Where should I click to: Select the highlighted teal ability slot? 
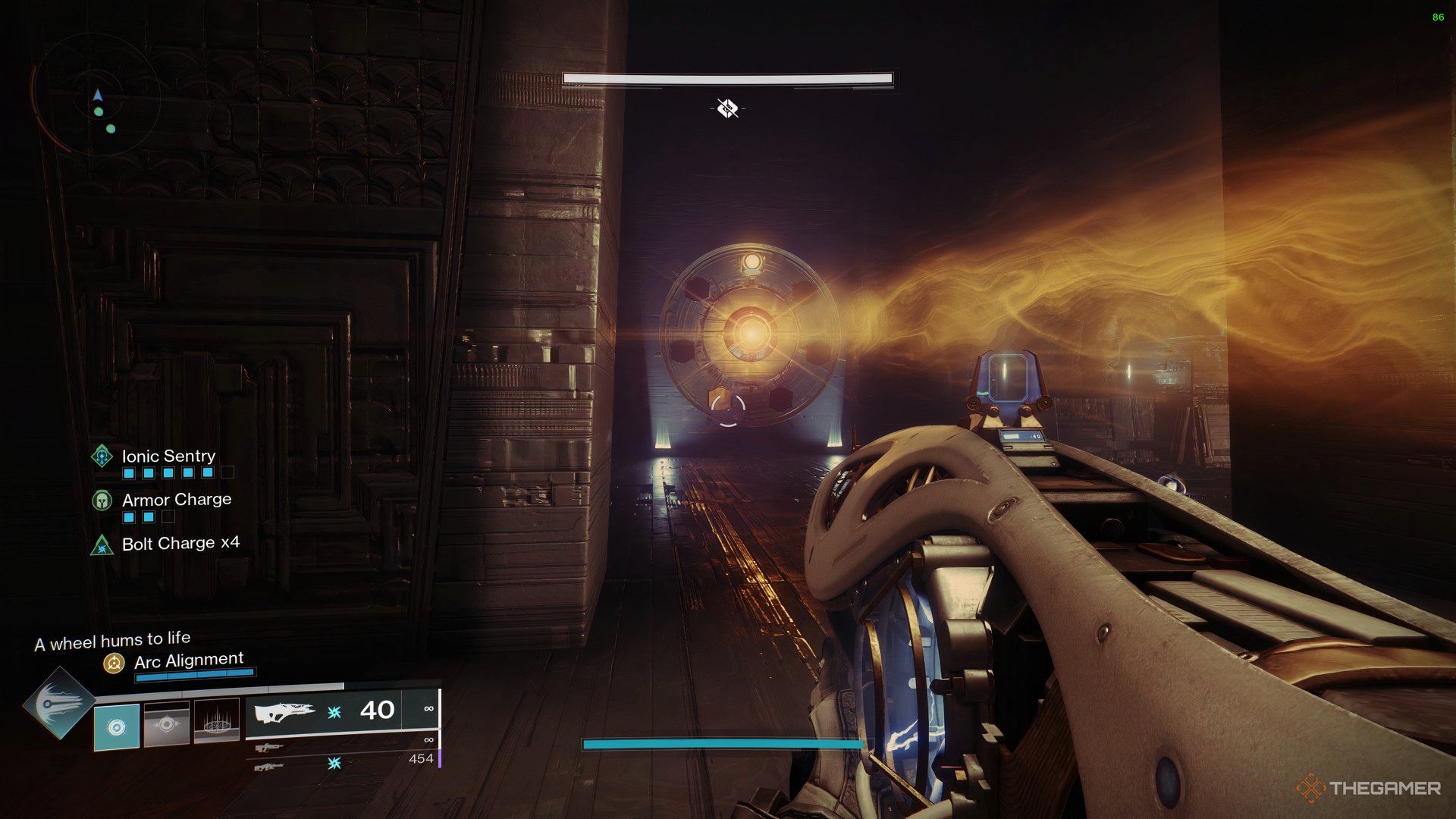[x=116, y=726]
